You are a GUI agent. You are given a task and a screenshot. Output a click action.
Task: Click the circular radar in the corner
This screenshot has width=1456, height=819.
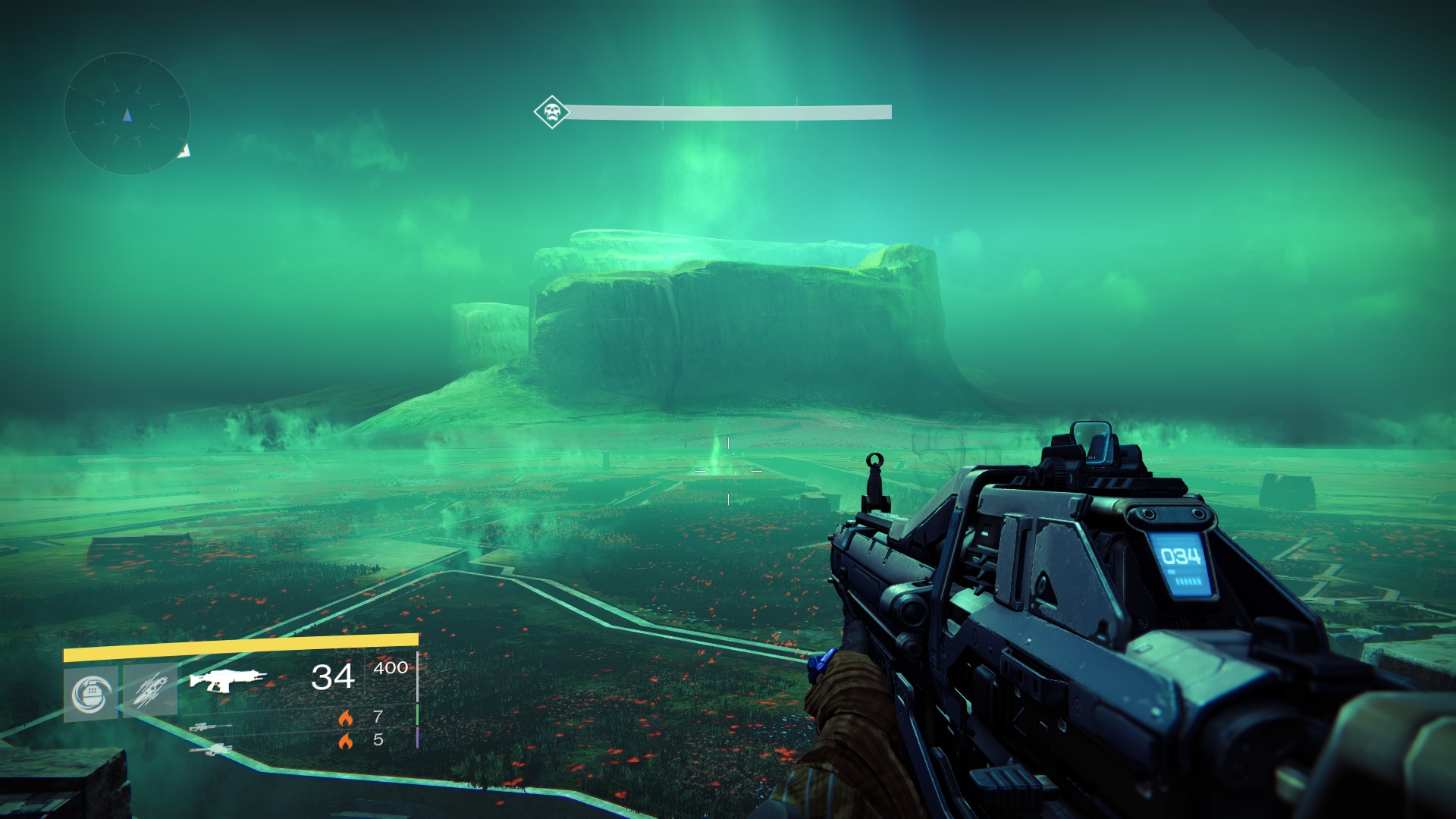[x=127, y=115]
